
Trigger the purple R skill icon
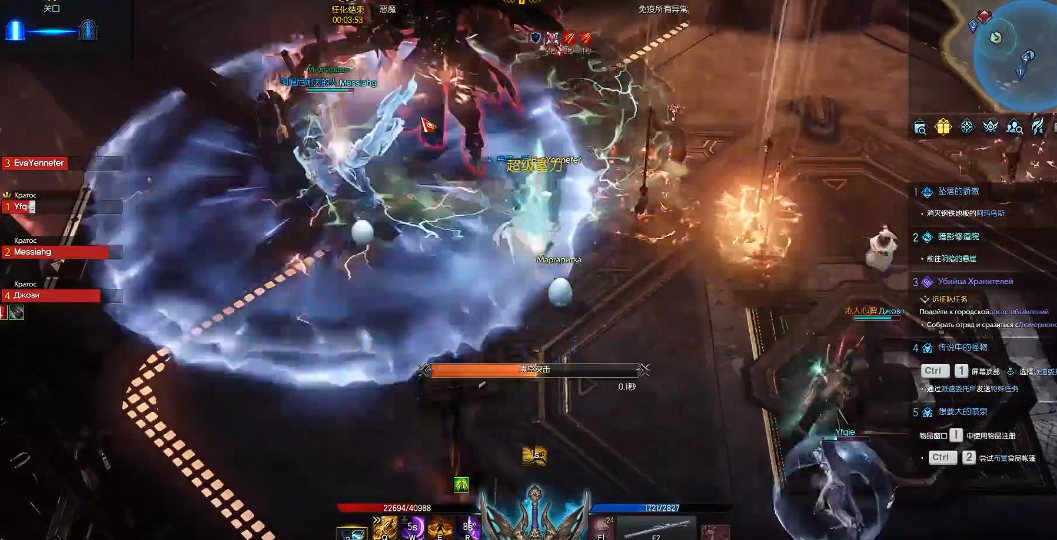click(469, 529)
